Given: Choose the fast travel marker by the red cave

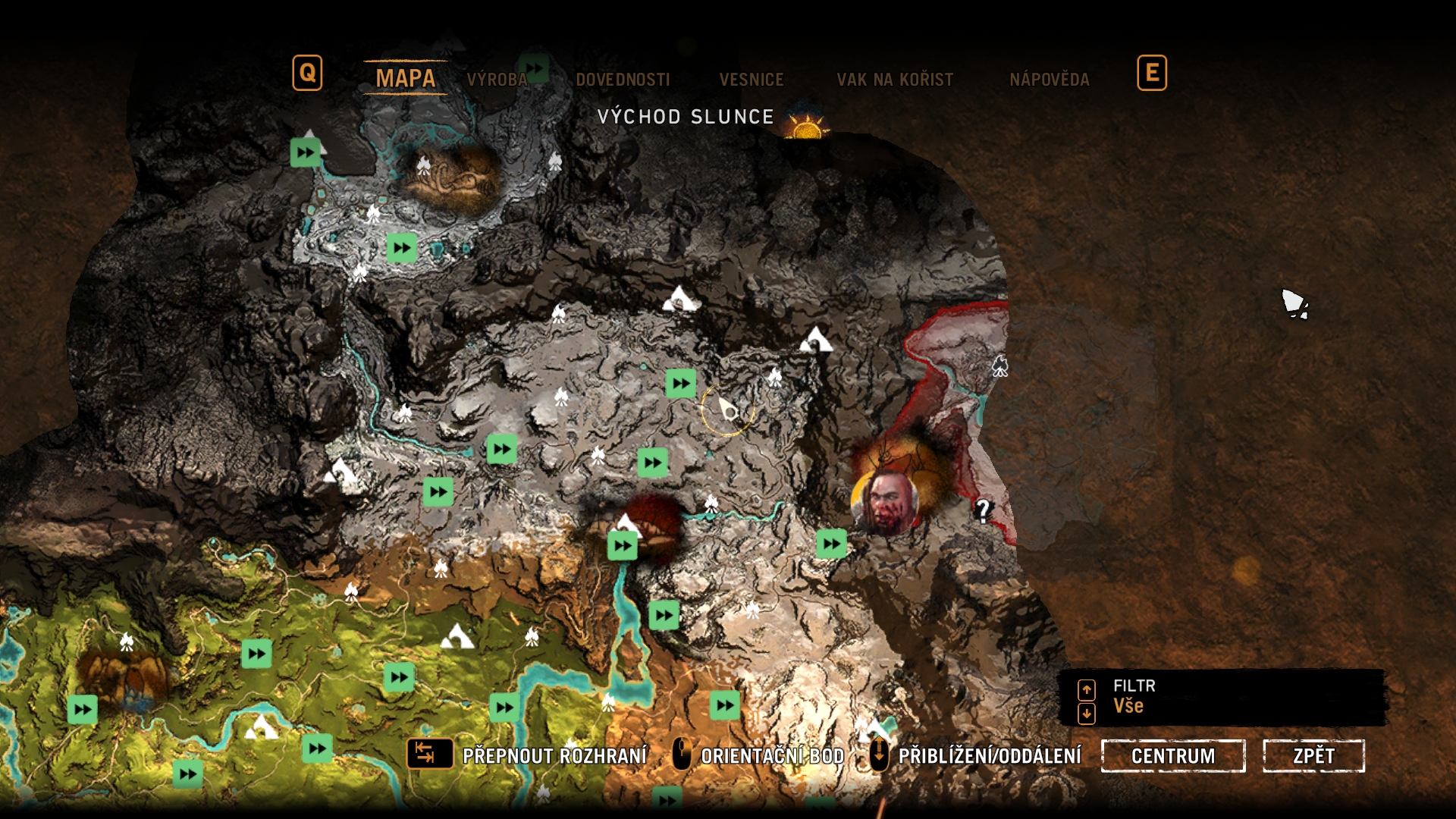Looking at the screenshot, I should tap(622, 546).
